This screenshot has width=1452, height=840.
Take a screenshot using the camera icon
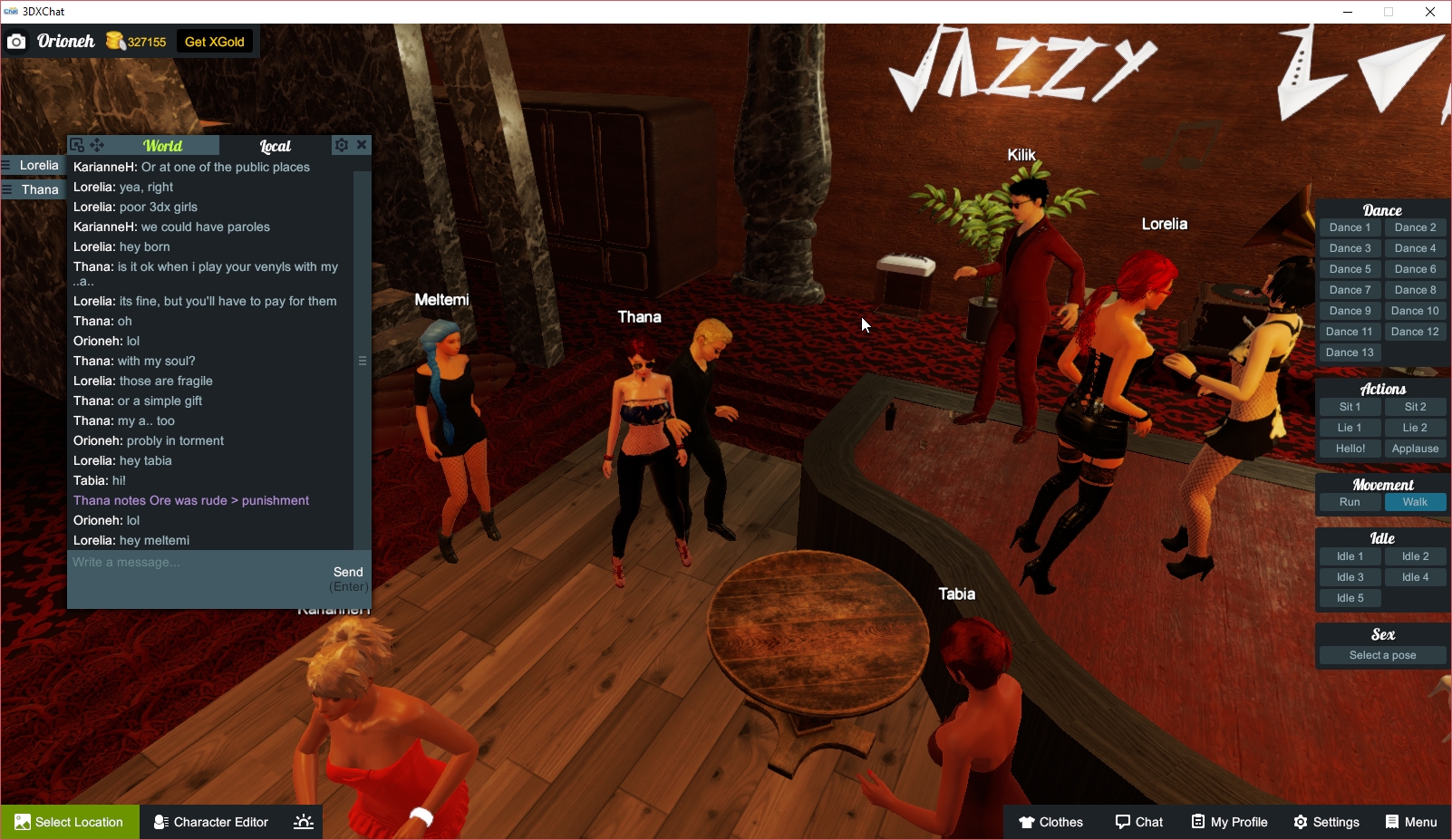(16, 41)
